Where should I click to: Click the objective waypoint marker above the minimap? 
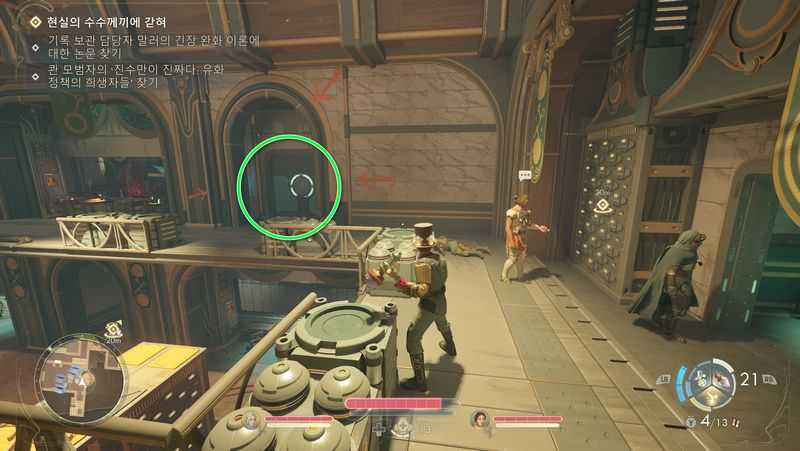pos(112,328)
